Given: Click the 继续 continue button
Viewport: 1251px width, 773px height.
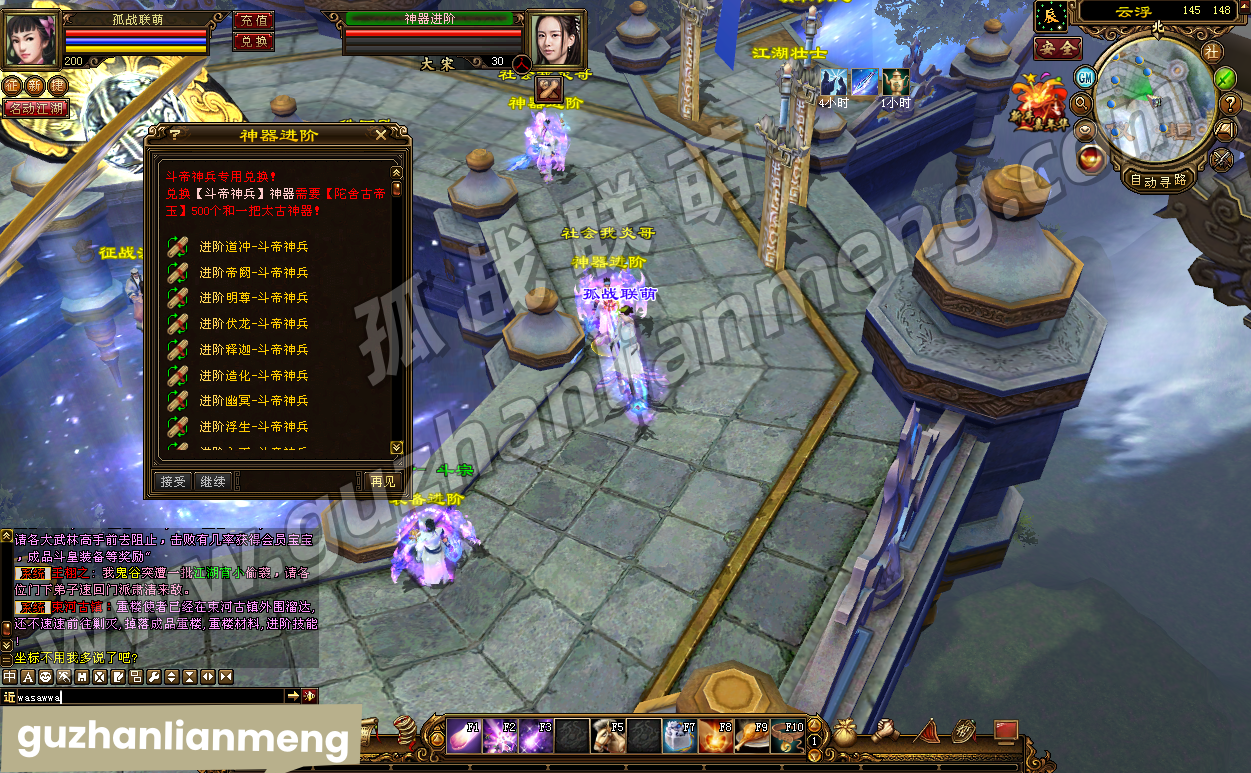Looking at the screenshot, I should (213, 482).
